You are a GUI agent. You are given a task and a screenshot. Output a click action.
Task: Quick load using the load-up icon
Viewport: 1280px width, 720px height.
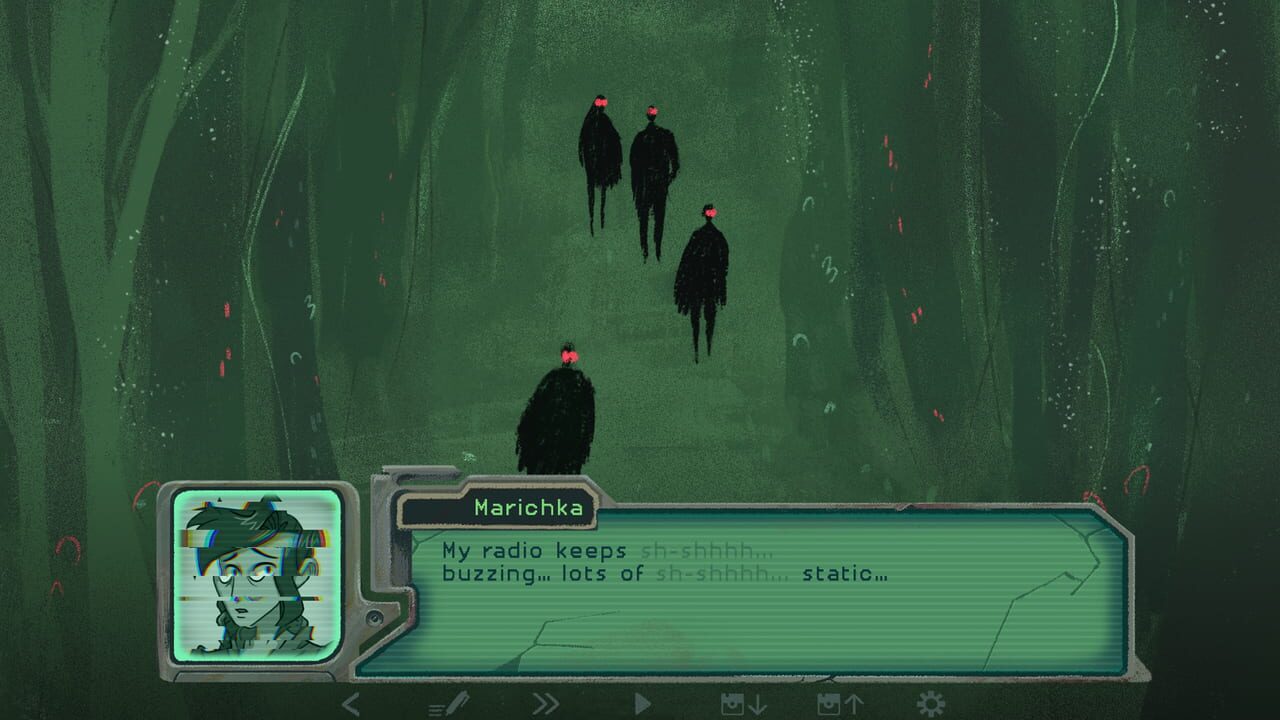(841, 703)
